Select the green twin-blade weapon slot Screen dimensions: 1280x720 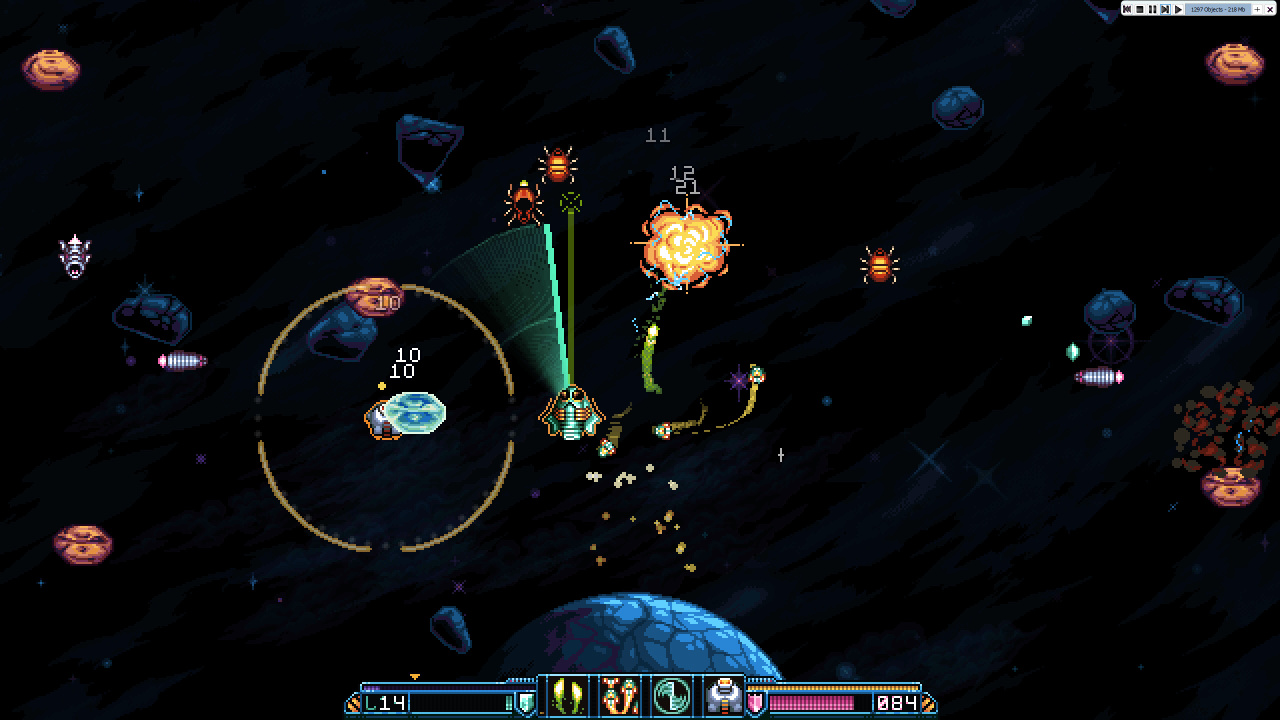(564, 695)
